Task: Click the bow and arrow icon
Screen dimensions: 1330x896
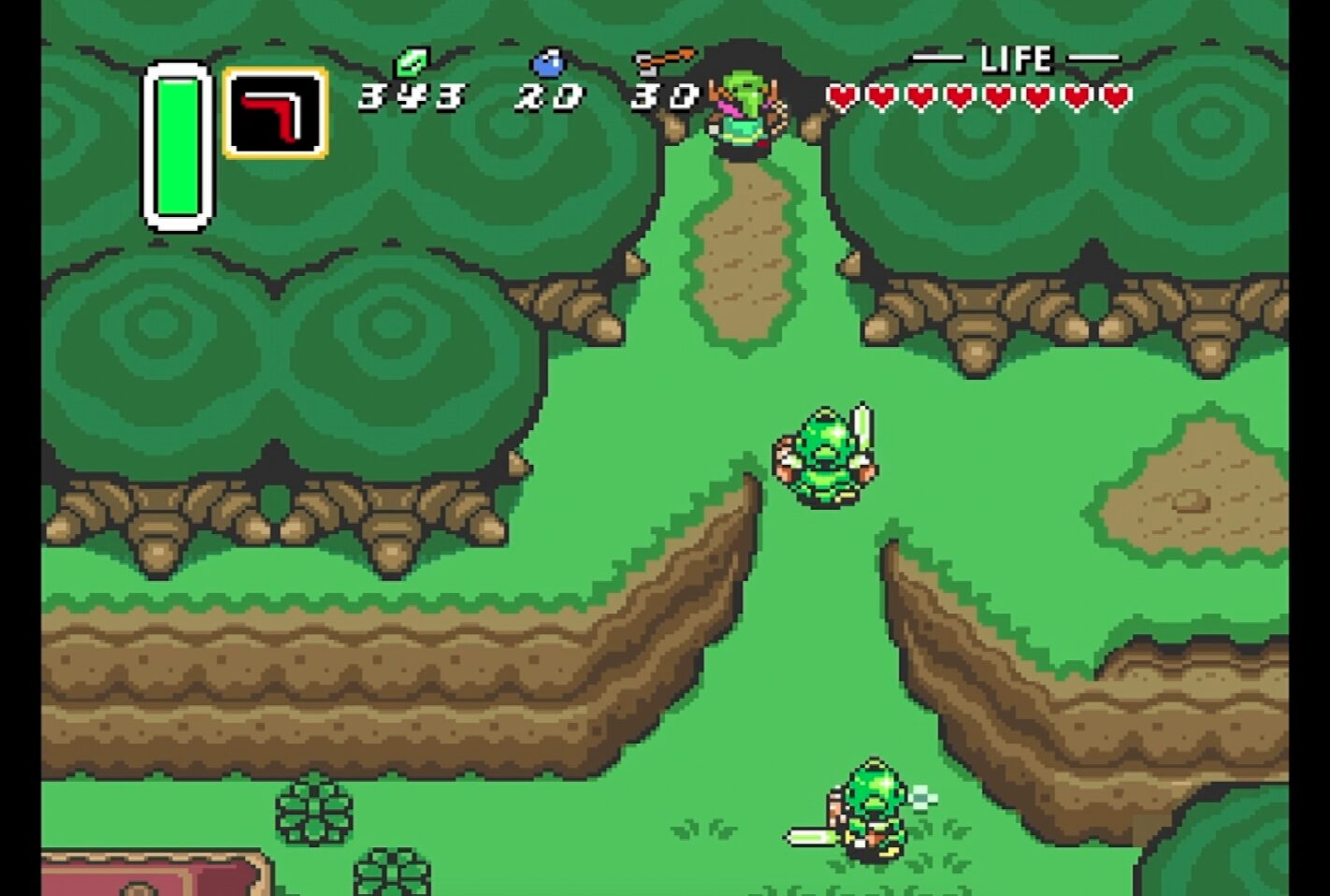Action: point(663,61)
